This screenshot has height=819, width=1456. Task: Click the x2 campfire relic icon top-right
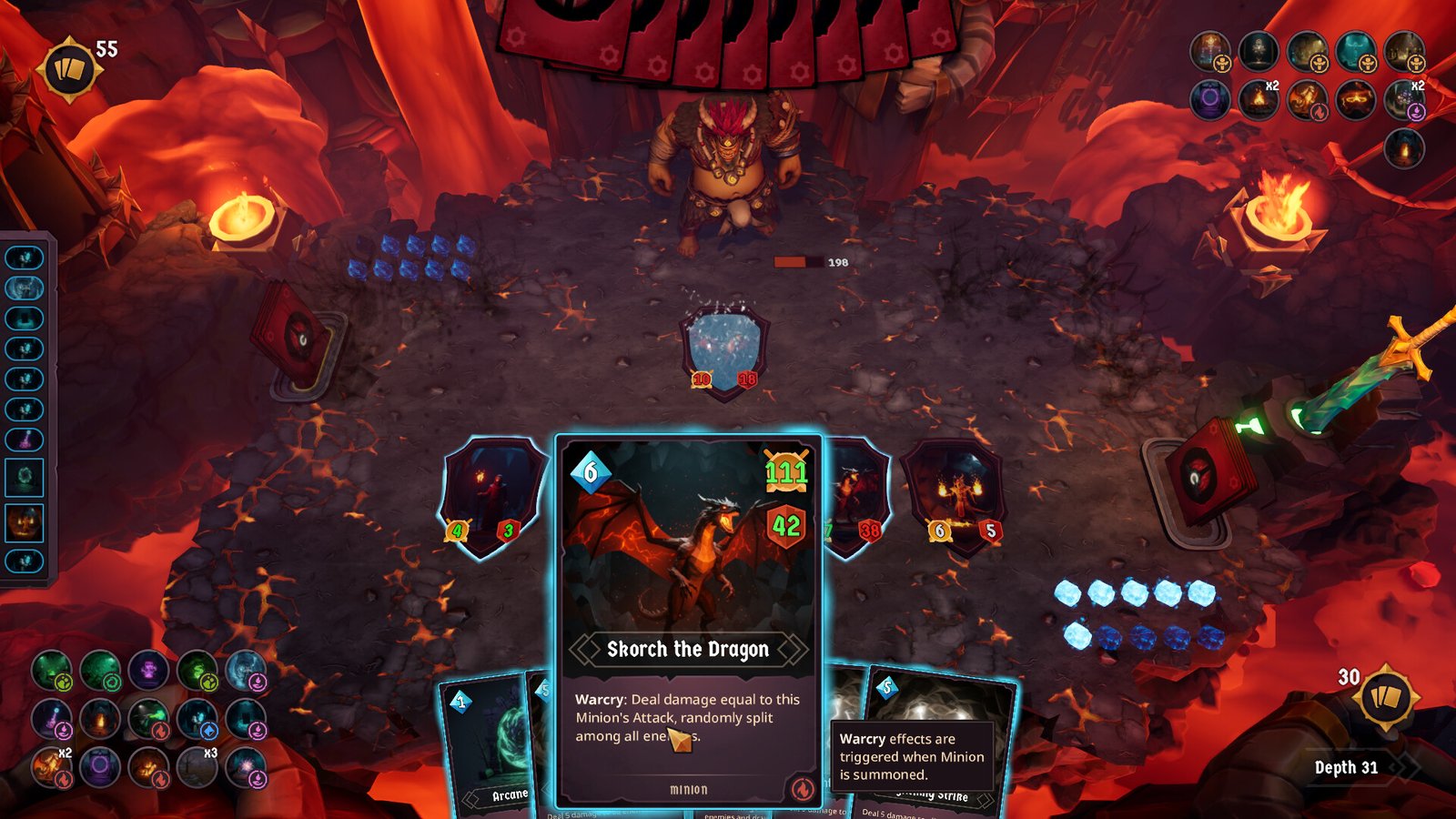1257,102
